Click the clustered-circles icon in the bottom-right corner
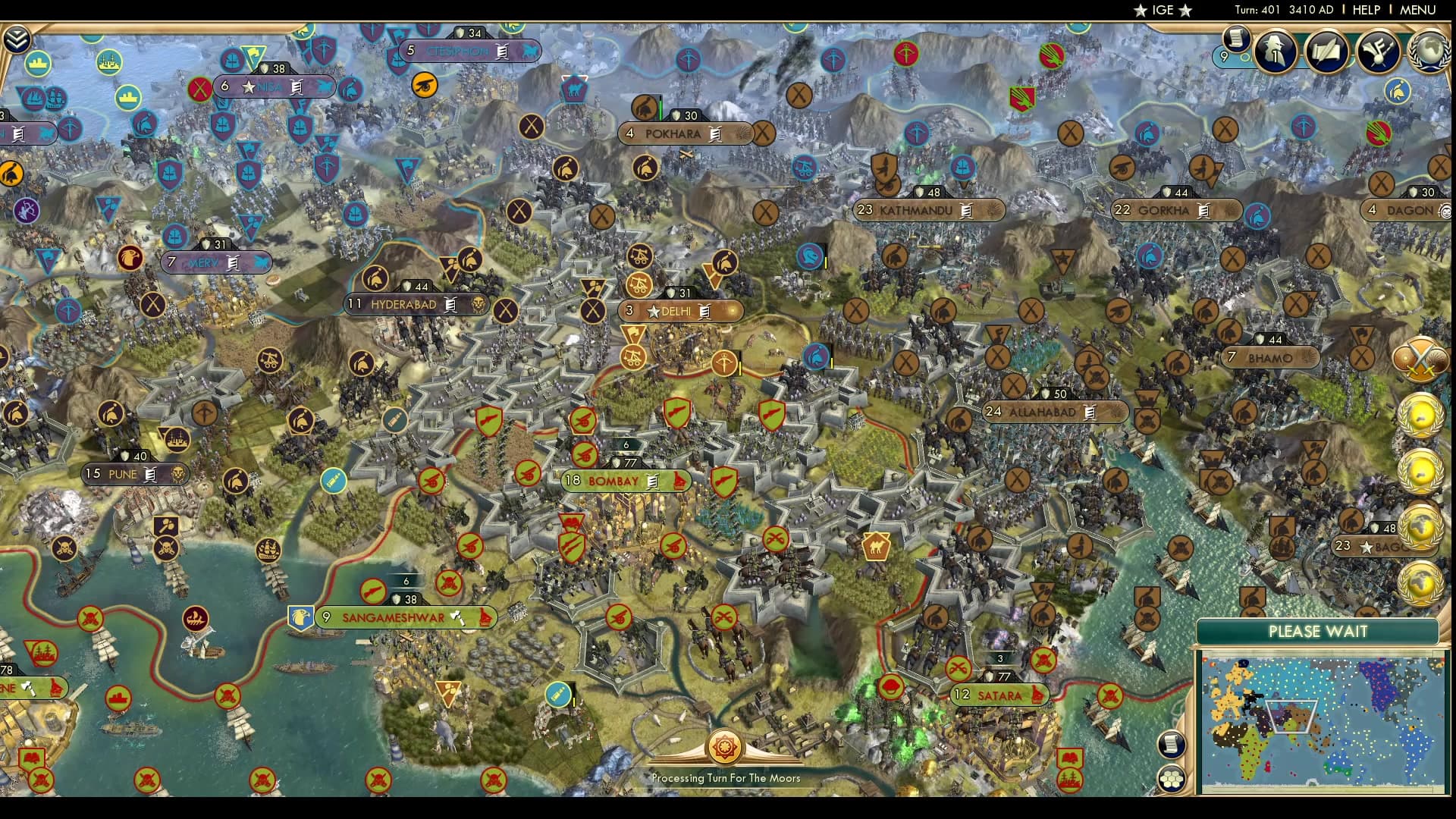1456x819 pixels. click(x=1172, y=777)
